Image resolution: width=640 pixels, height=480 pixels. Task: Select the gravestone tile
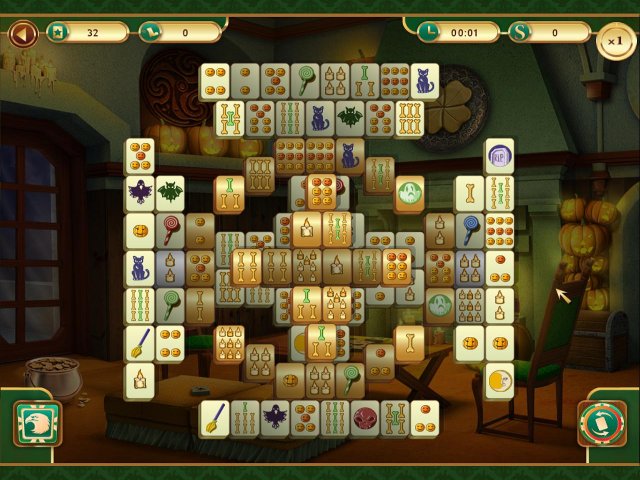pyautogui.click(x=499, y=156)
